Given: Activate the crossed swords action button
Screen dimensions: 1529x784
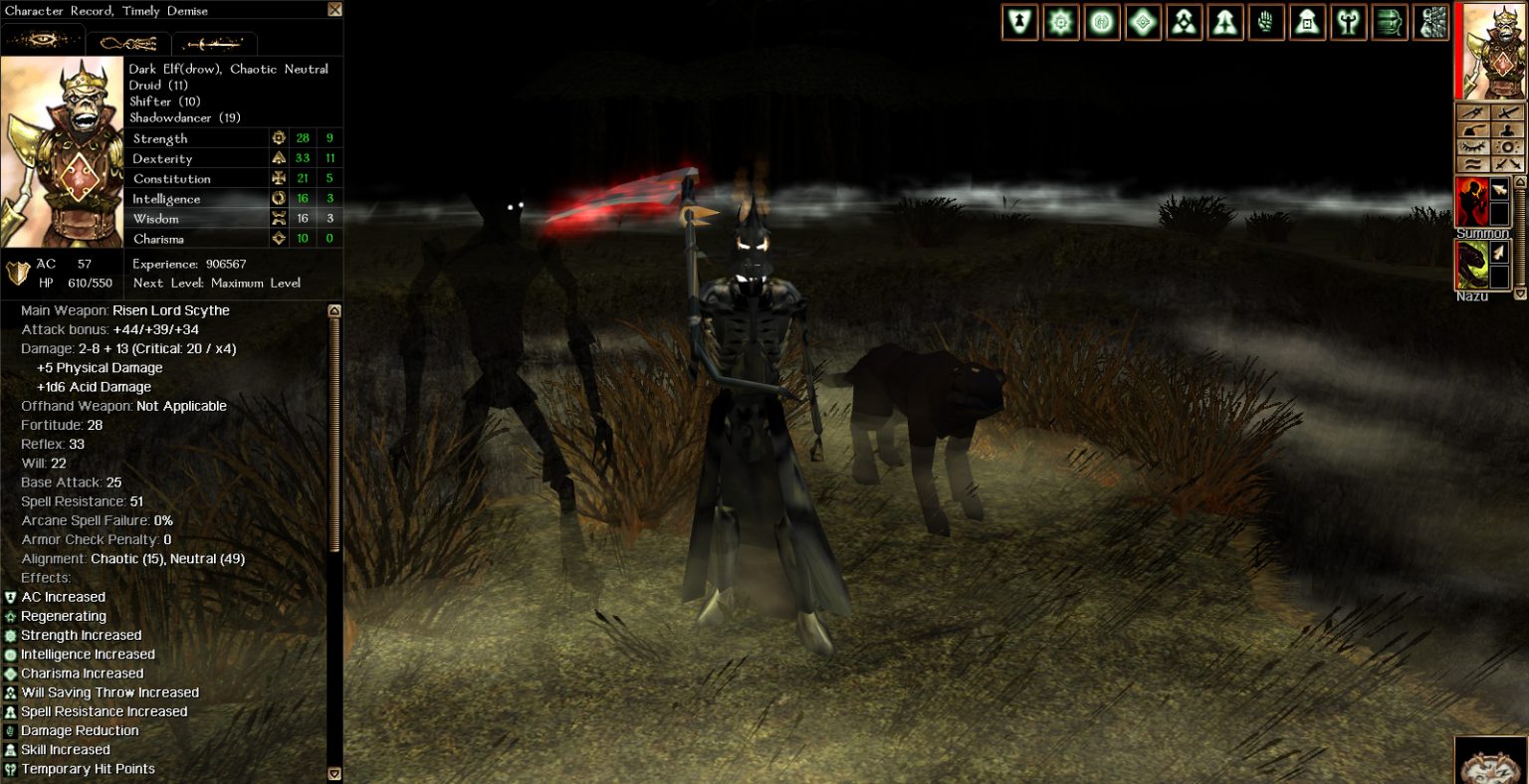Looking at the screenshot, I should 1509,163.
